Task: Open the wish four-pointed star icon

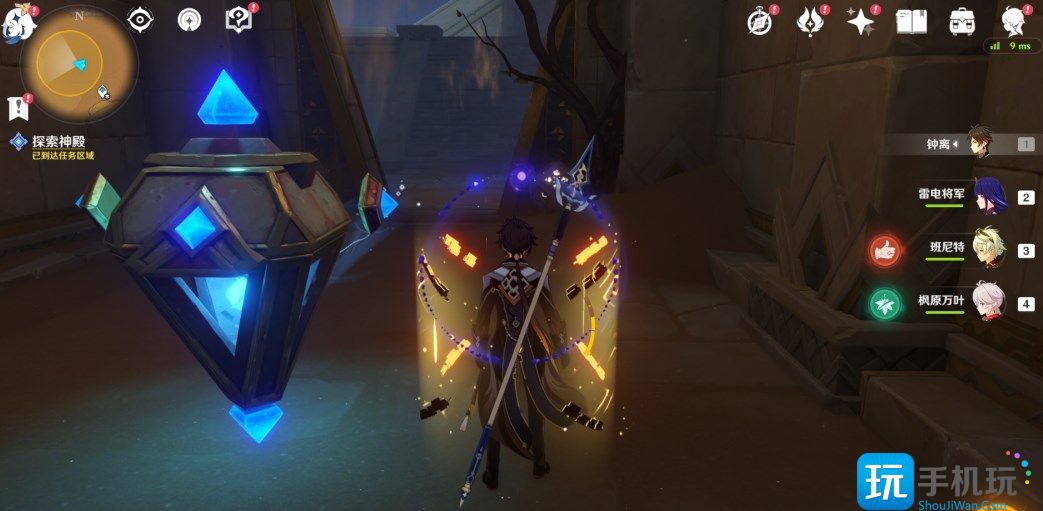Action: tap(860, 21)
